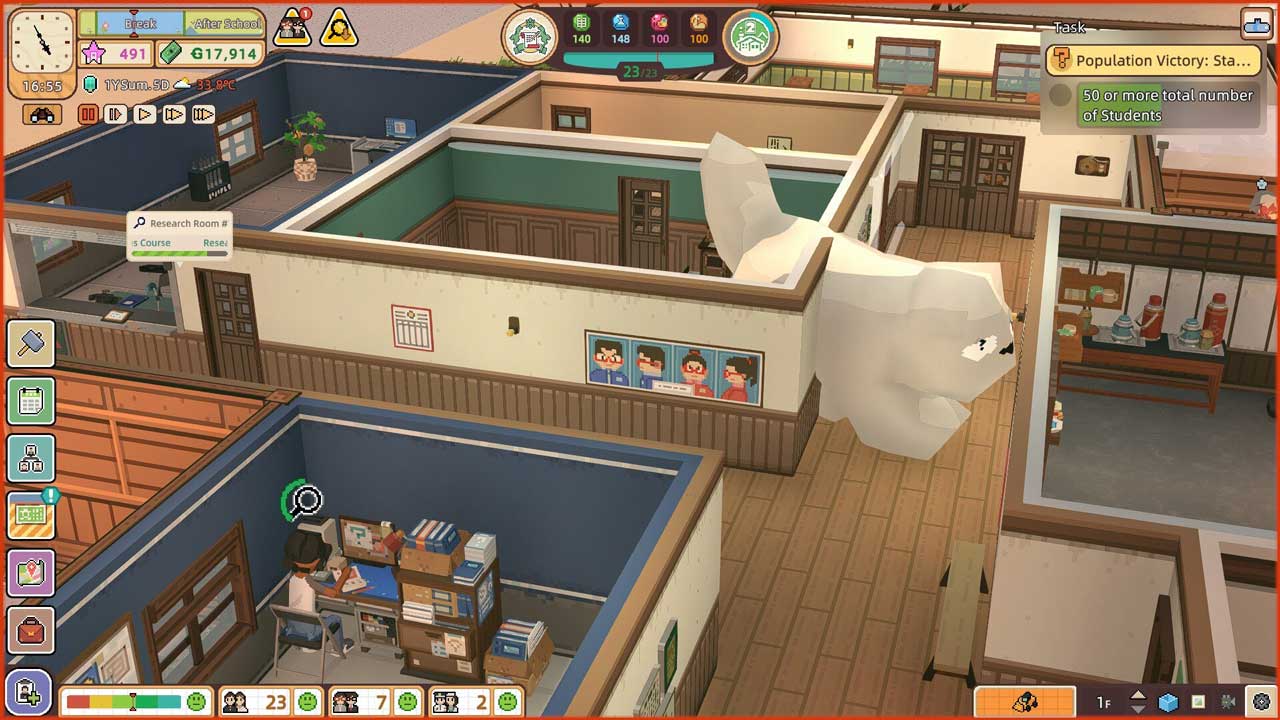Open the blueprint planning icon with alert

30,516
